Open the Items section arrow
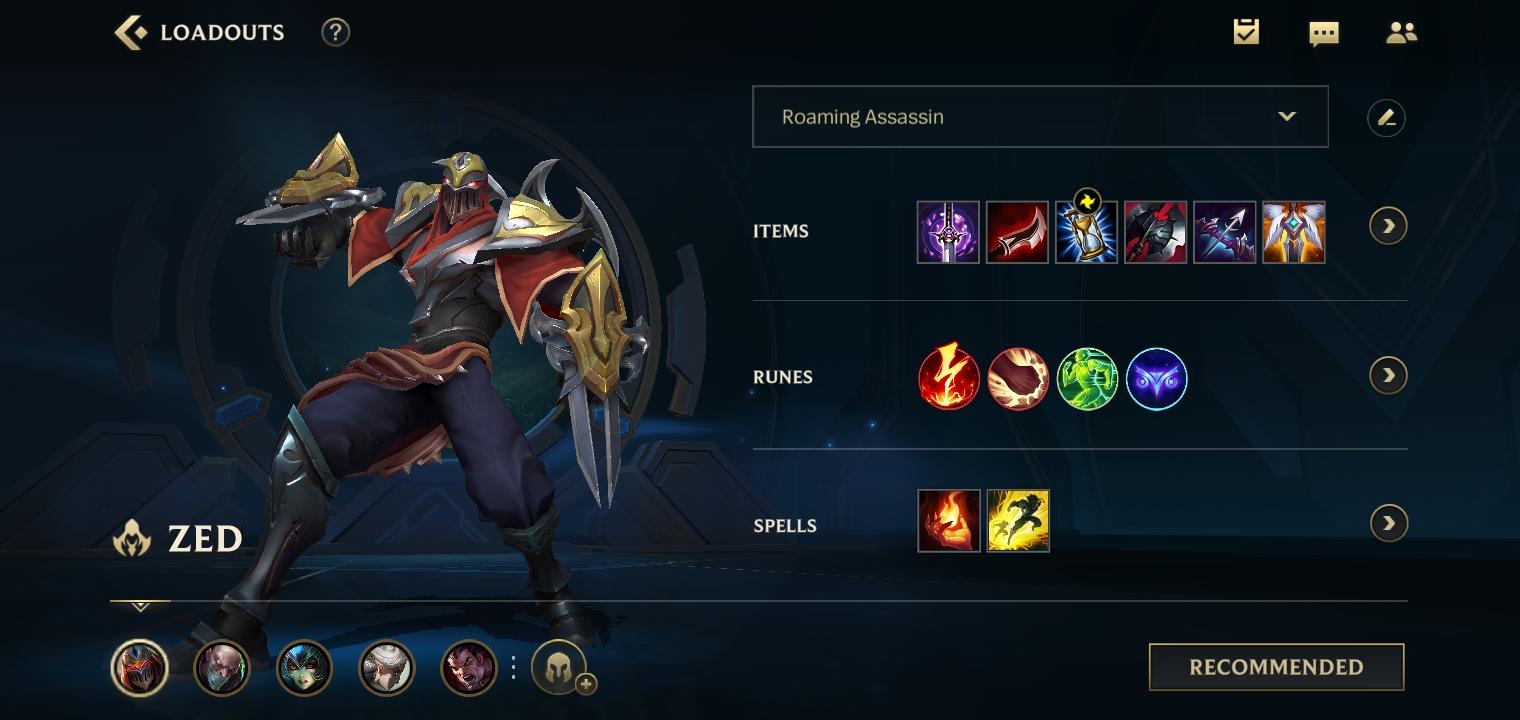 [1388, 226]
